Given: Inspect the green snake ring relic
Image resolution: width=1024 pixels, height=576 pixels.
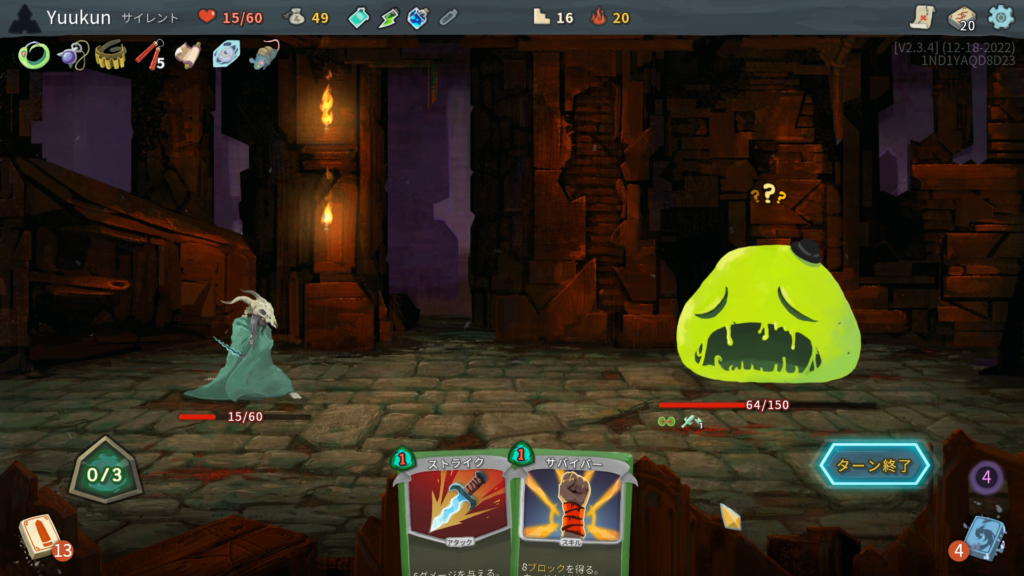Looking at the screenshot, I should [x=33, y=55].
